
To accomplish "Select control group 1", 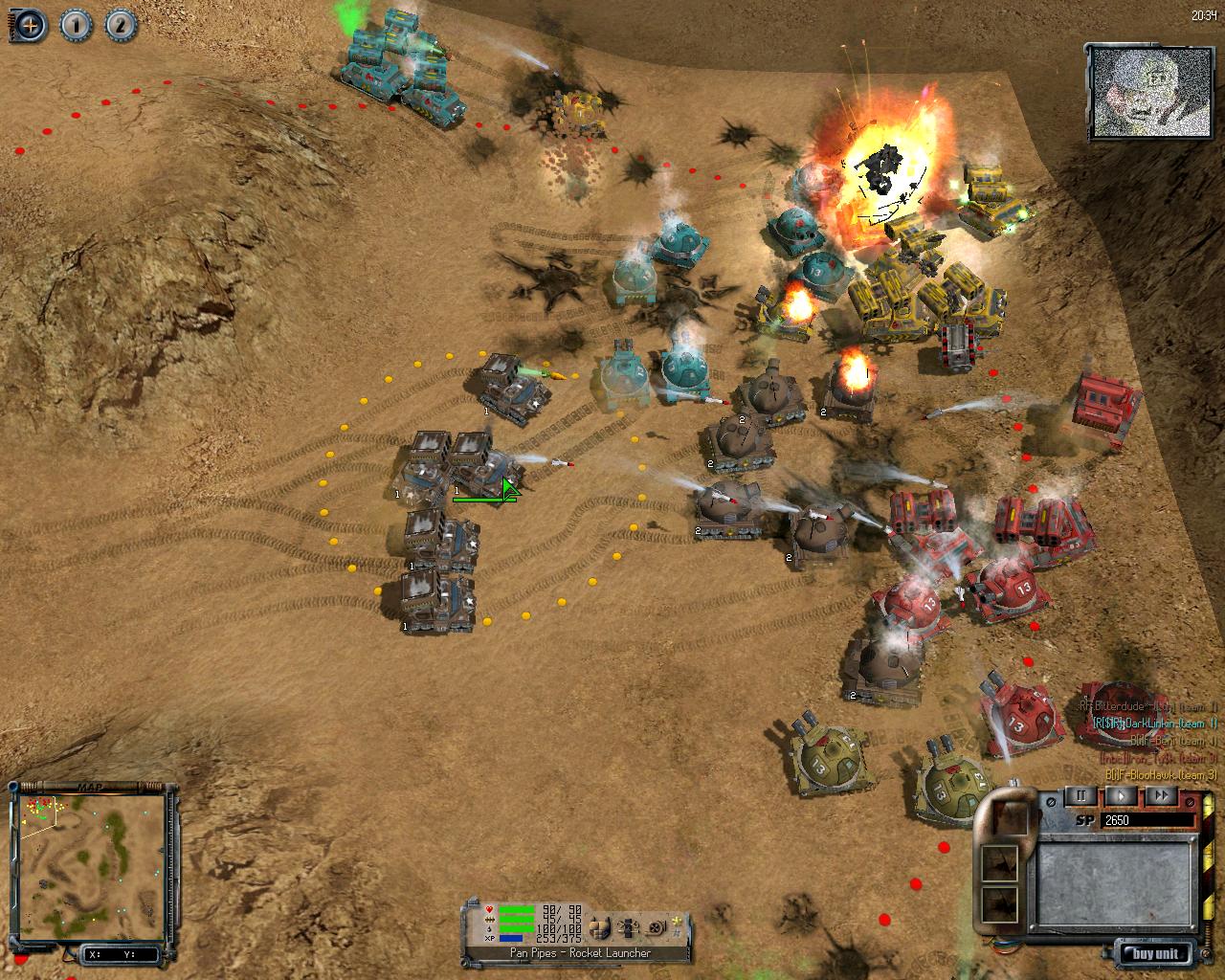I will pos(76,25).
